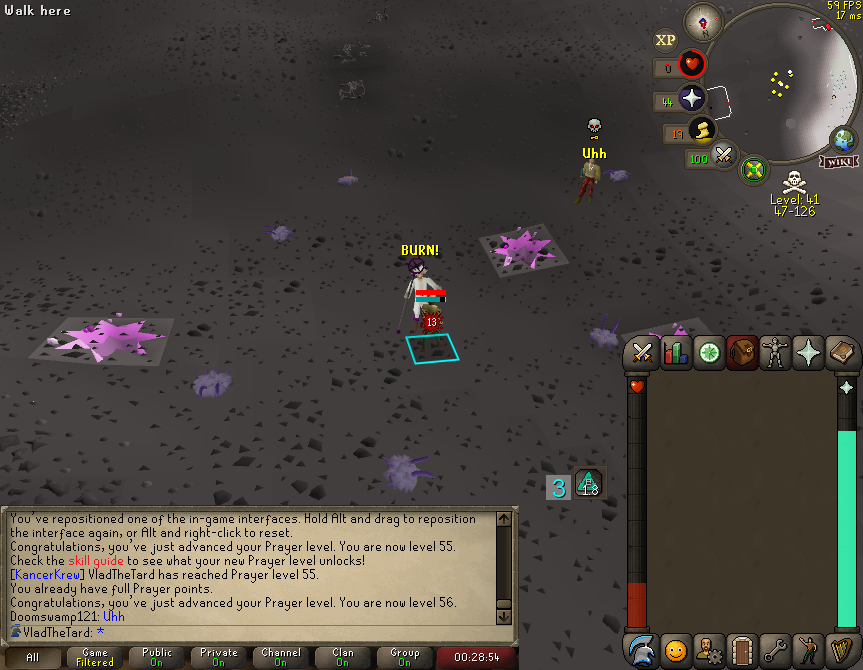
Task: Open the World Map globe
Action: [842, 140]
